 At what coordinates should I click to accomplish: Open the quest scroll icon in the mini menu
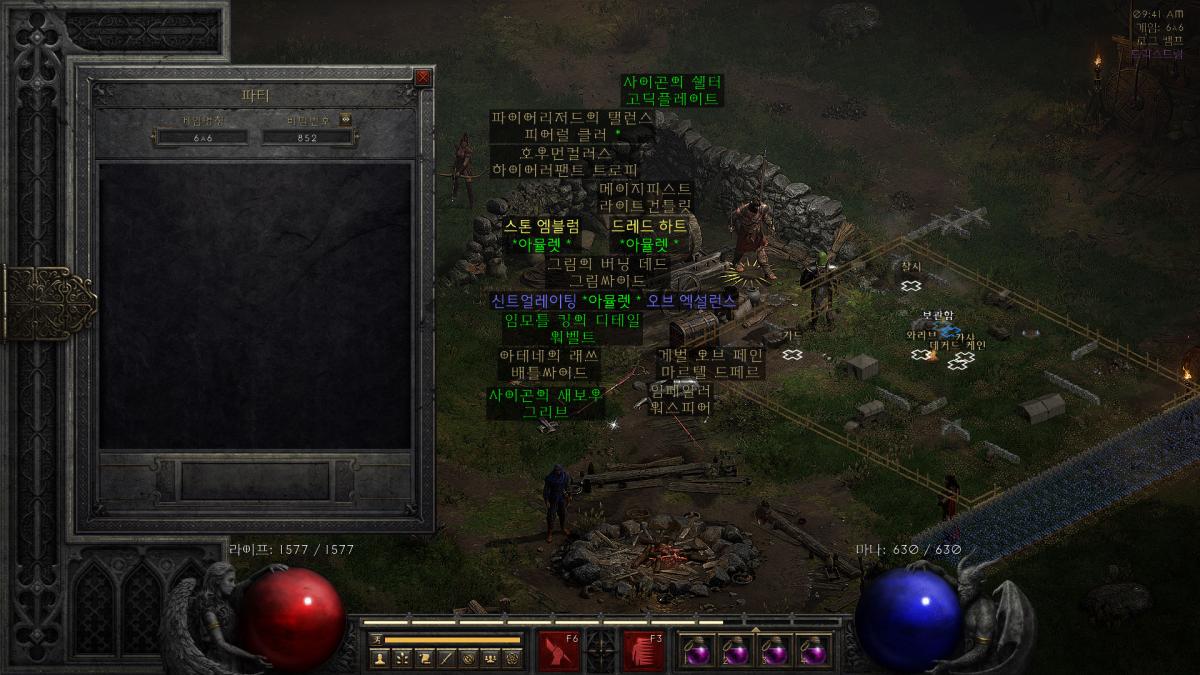click(x=424, y=658)
